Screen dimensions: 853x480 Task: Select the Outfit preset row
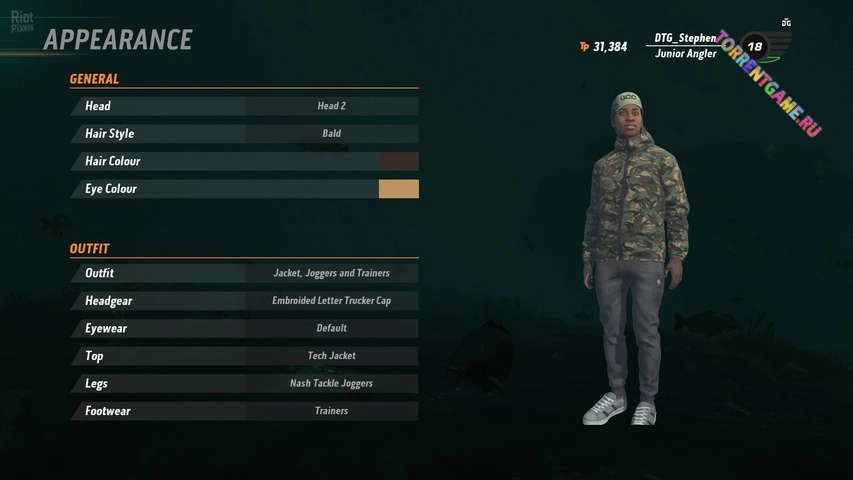244,273
